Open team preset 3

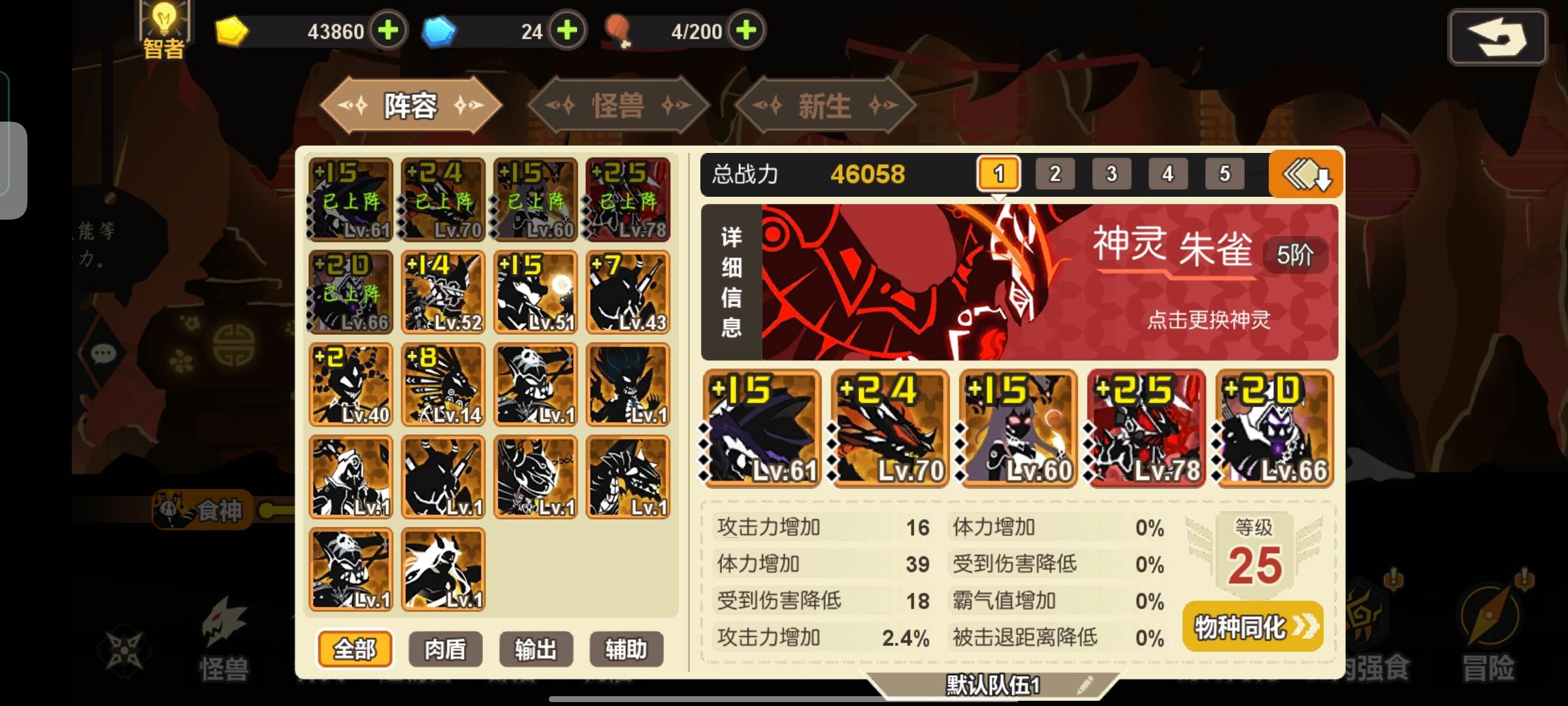point(1111,174)
